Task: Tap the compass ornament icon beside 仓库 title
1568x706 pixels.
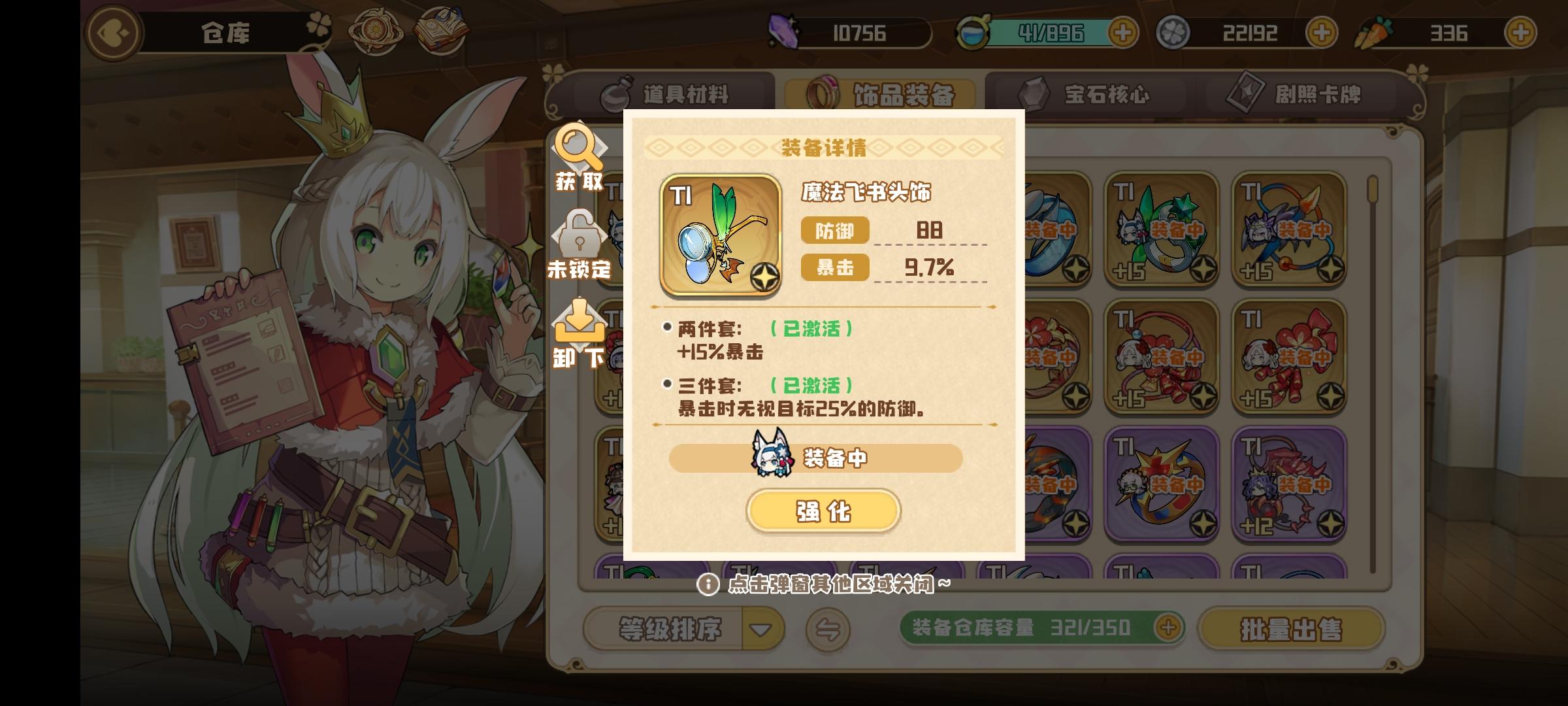Action: 377,29
